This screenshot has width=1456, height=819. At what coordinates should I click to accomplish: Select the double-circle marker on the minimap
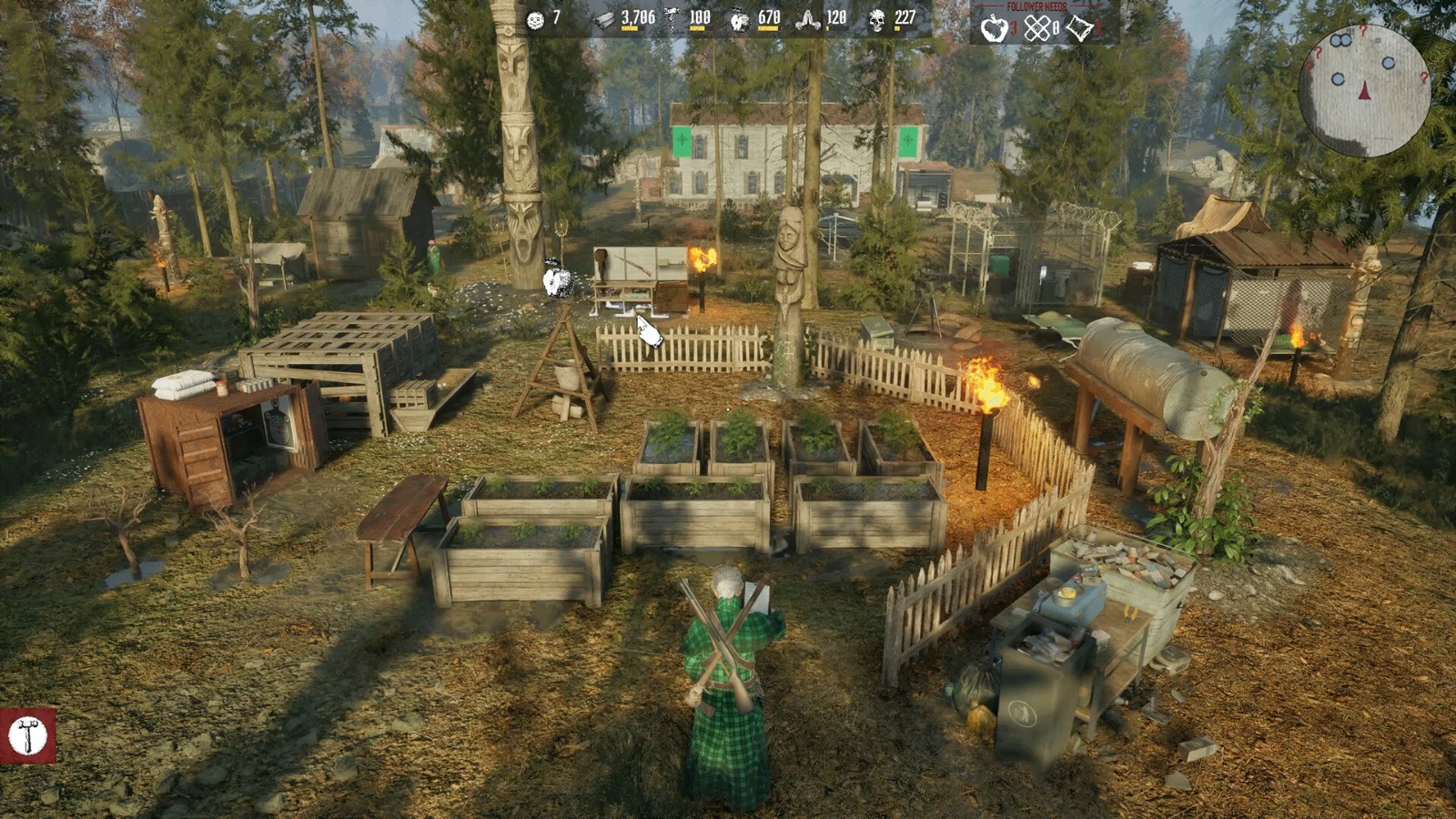[1340, 41]
